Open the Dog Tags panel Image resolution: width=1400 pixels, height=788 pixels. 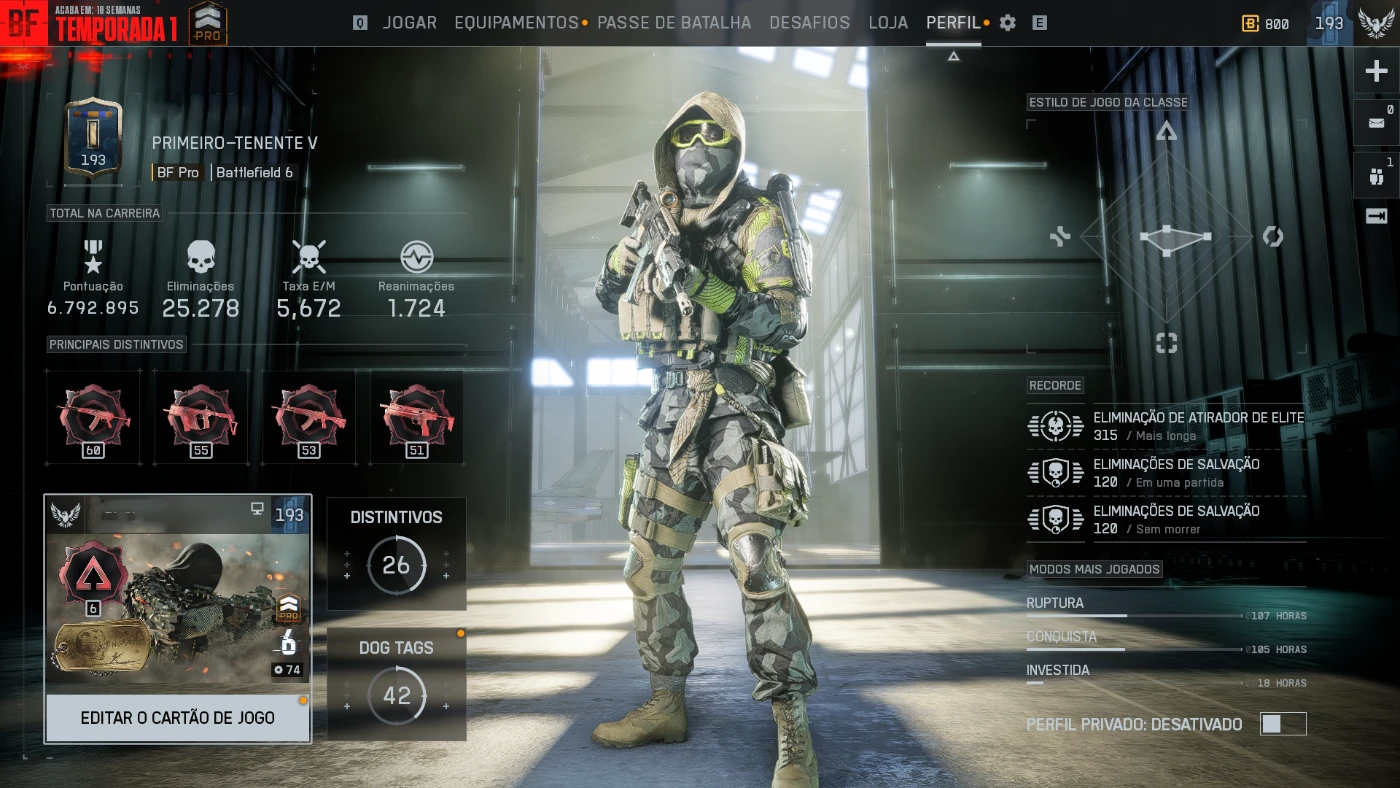point(396,685)
